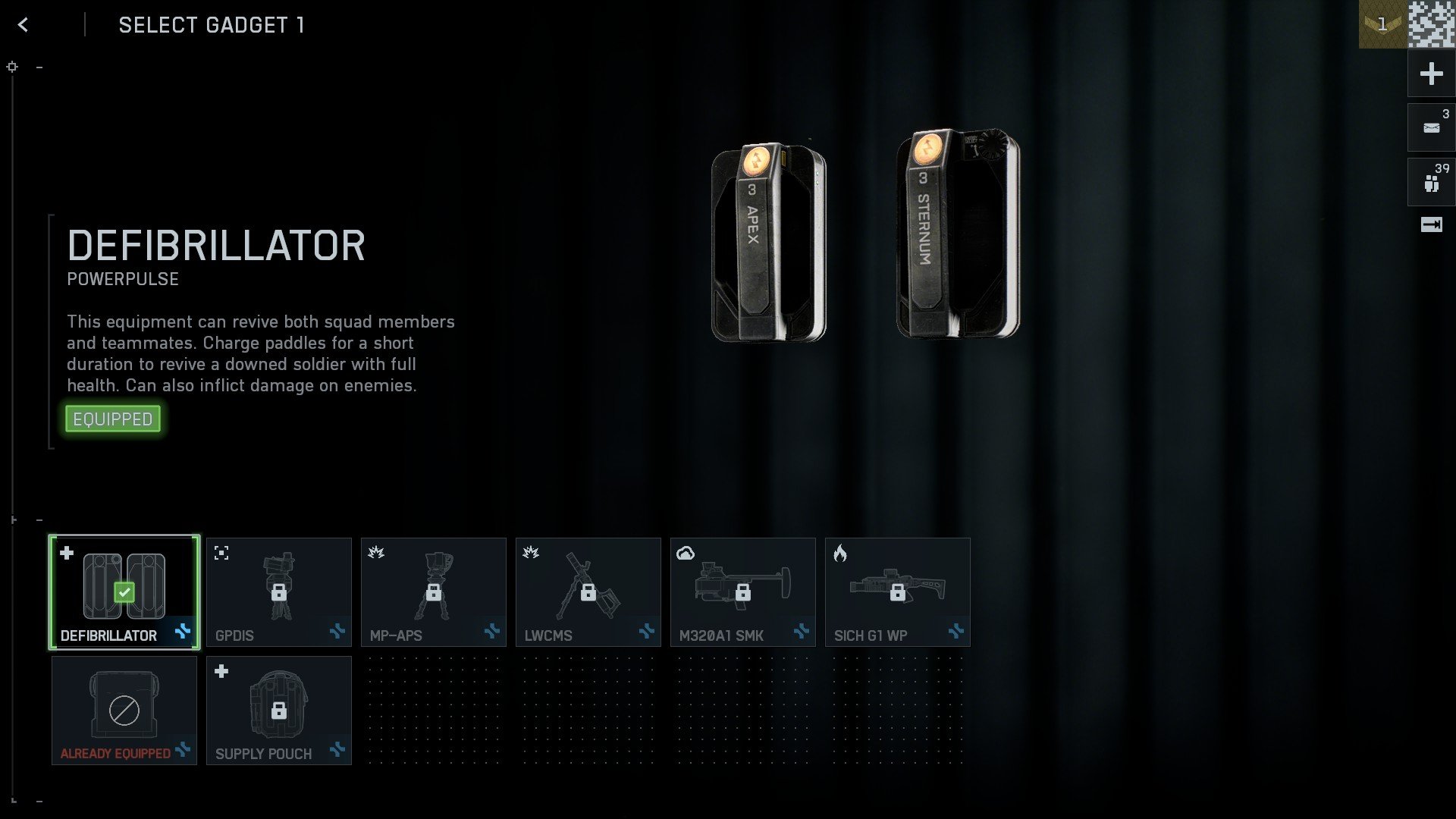Viewport: 1456px width, 819px height.
Task: Select the MP-APS gadget tile
Action: tap(433, 591)
